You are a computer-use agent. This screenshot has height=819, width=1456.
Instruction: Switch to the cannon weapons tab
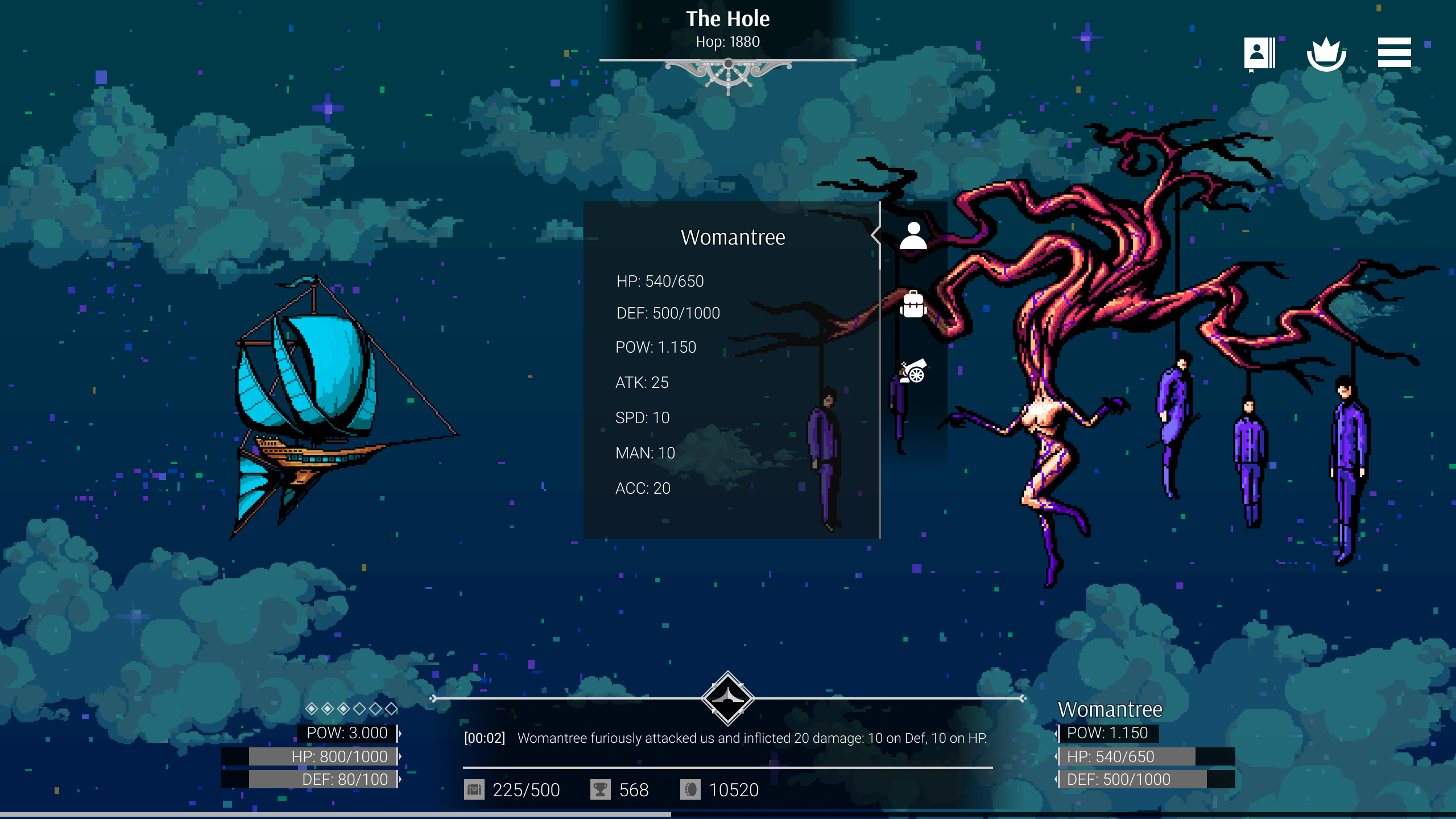click(913, 371)
